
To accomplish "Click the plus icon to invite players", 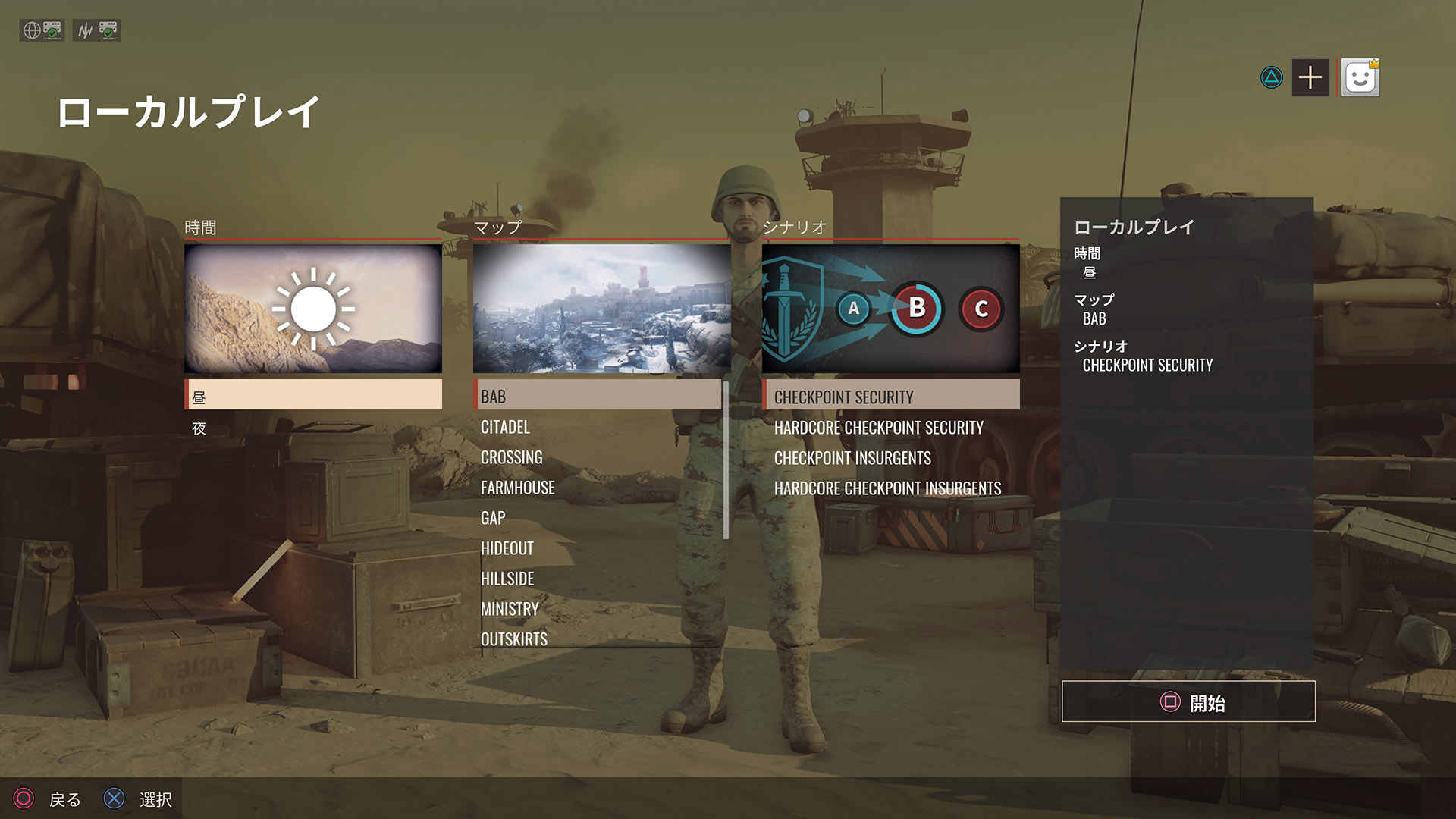I will pos(1310,77).
